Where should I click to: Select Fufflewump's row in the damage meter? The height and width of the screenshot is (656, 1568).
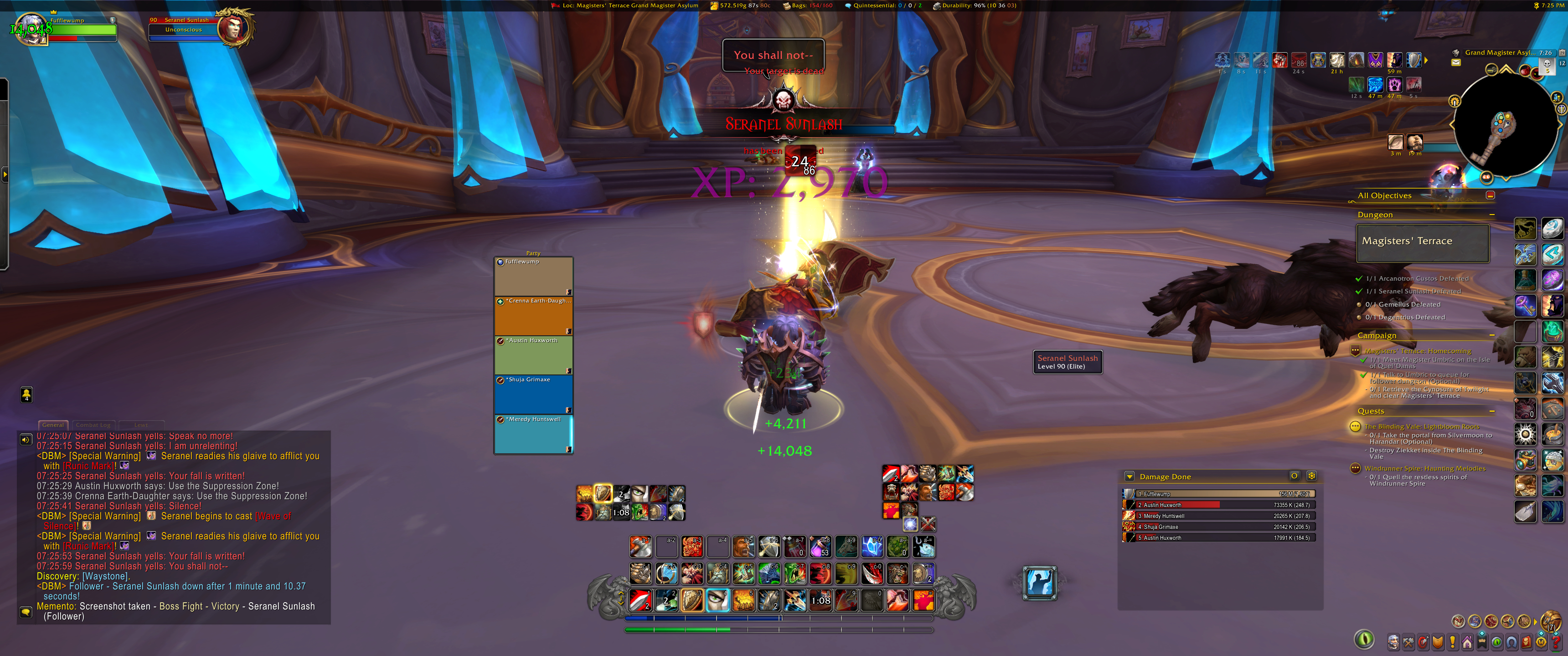(x=1218, y=494)
